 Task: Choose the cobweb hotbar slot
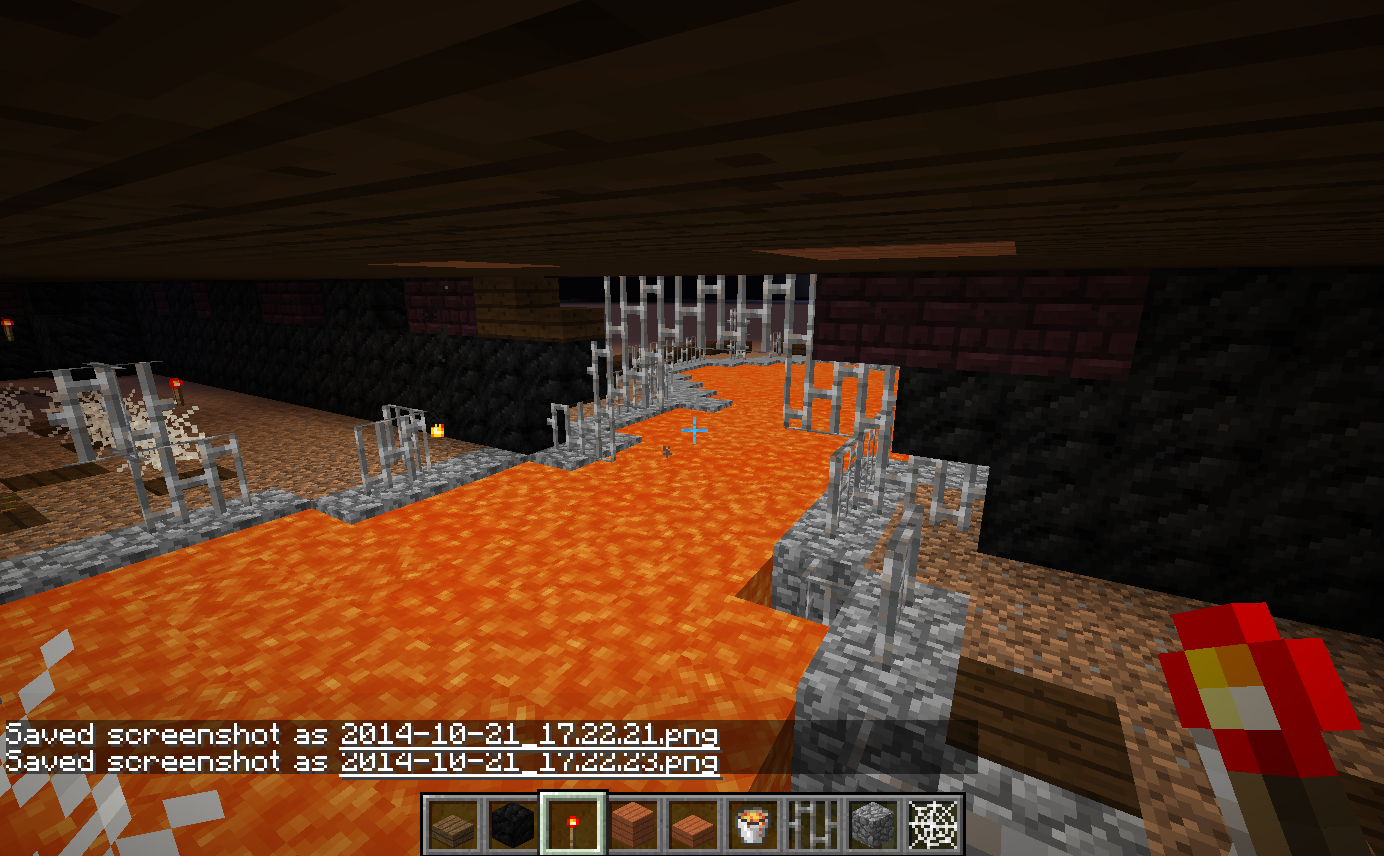point(933,825)
